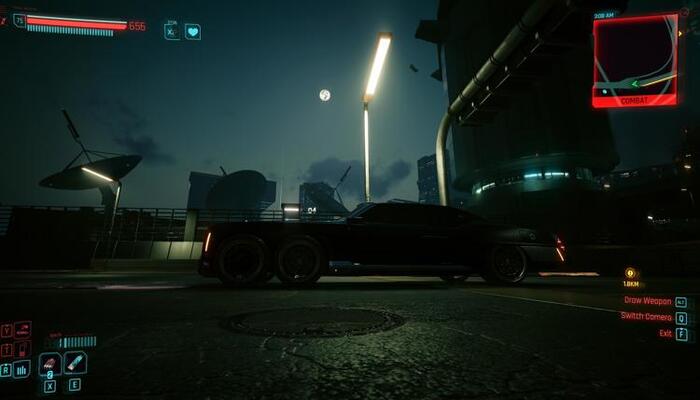Select the top red quick-access icon
Viewport: 700px width, 400px height.
point(22,329)
